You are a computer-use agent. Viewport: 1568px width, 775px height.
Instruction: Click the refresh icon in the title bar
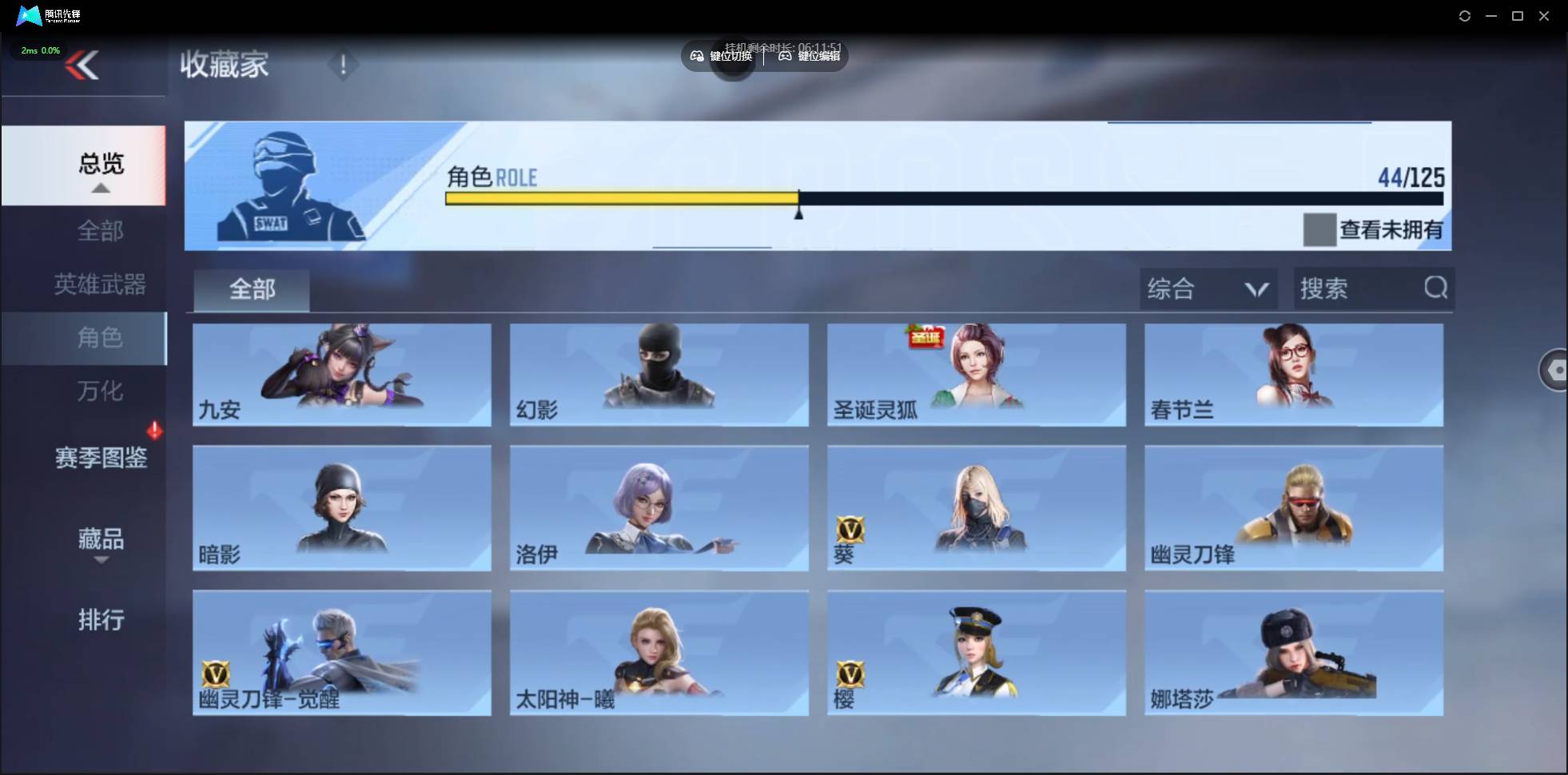(x=1466, y=15)
